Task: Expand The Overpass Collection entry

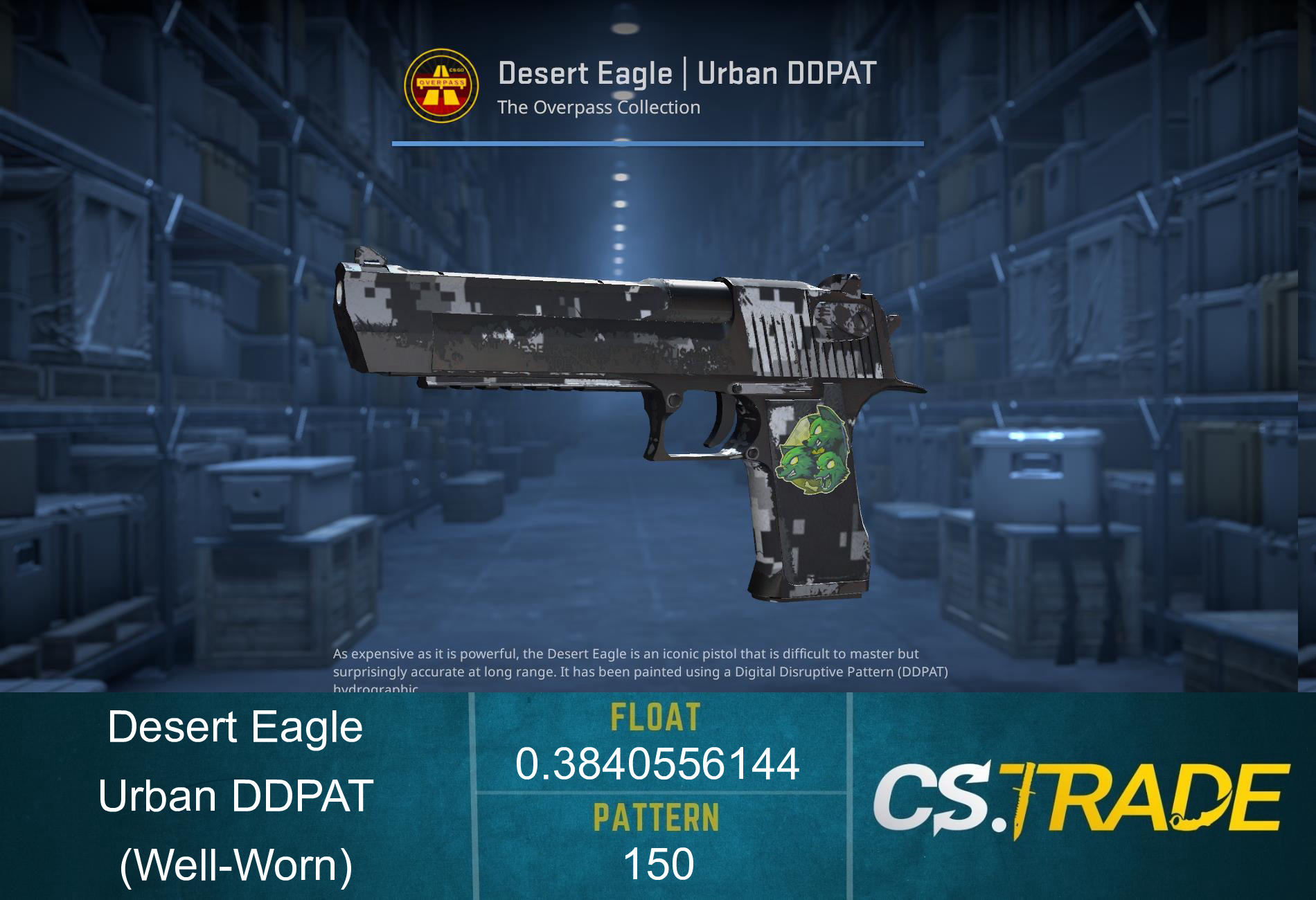Action: coord(599,107)
